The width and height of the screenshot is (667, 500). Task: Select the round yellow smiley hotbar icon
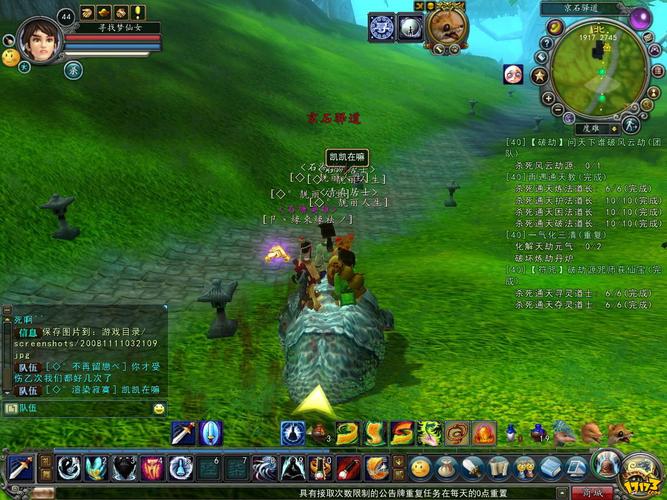421,467
